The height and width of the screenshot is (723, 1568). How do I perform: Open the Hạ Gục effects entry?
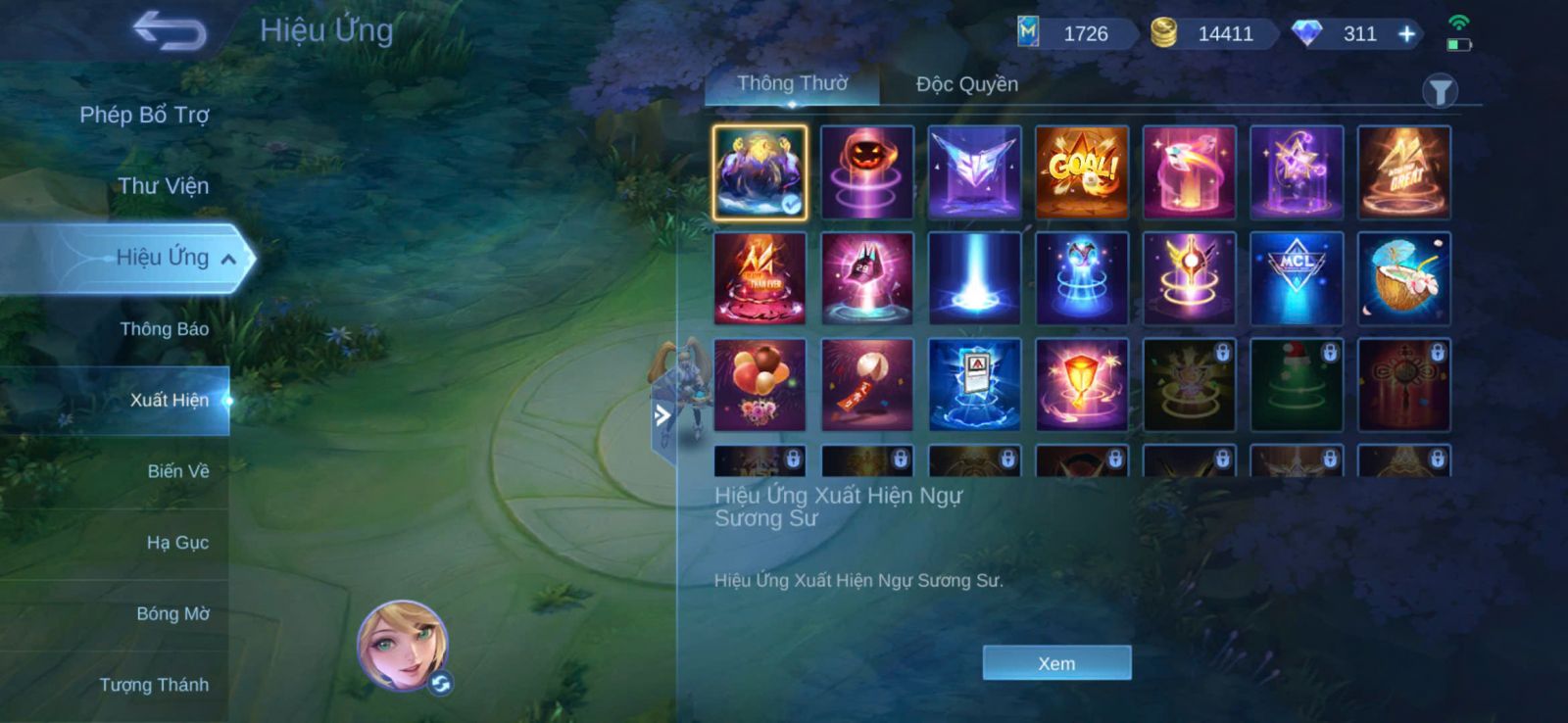click(177, 543)
